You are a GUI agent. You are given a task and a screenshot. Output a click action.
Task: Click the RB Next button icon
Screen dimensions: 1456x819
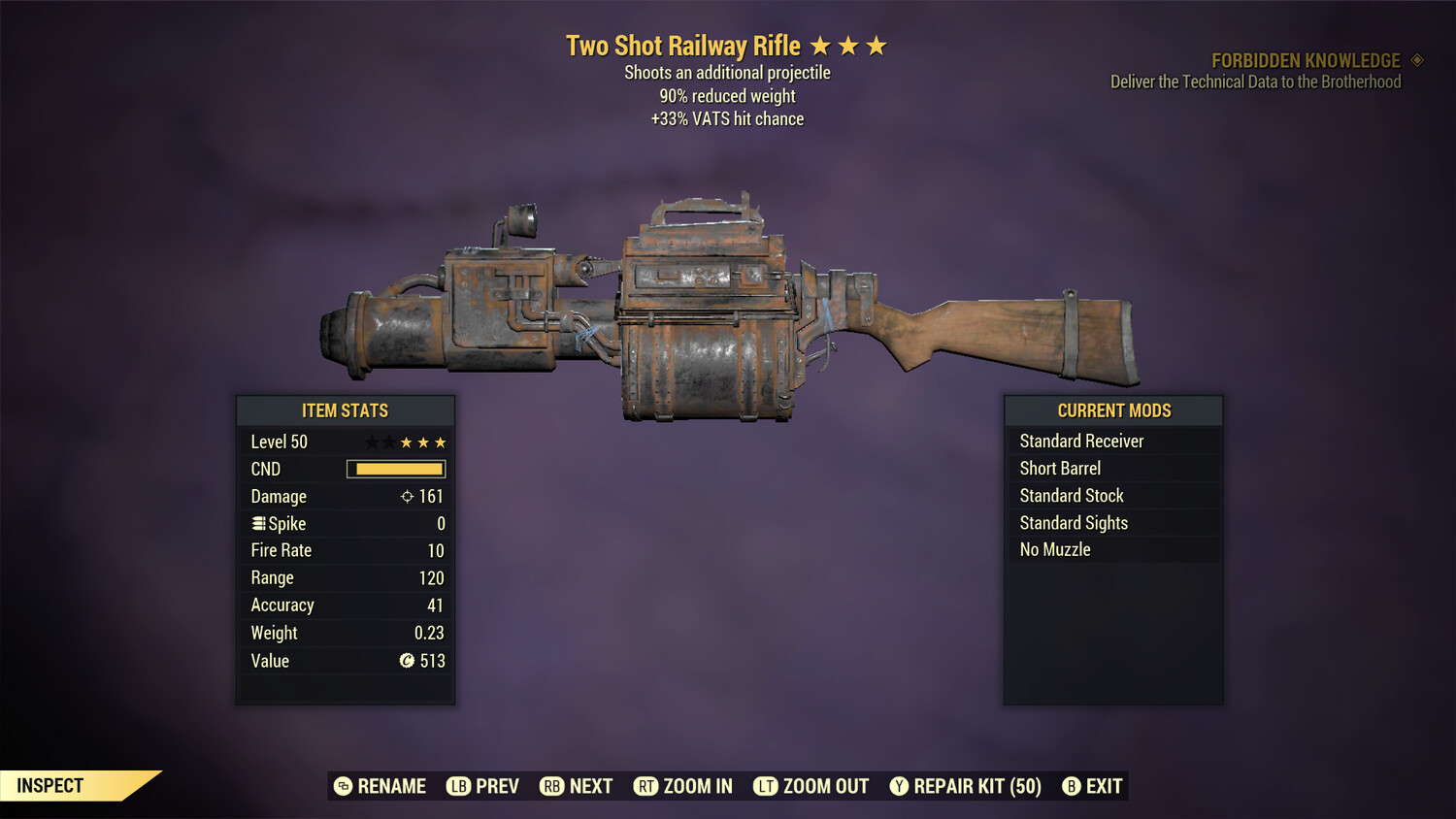552,786
